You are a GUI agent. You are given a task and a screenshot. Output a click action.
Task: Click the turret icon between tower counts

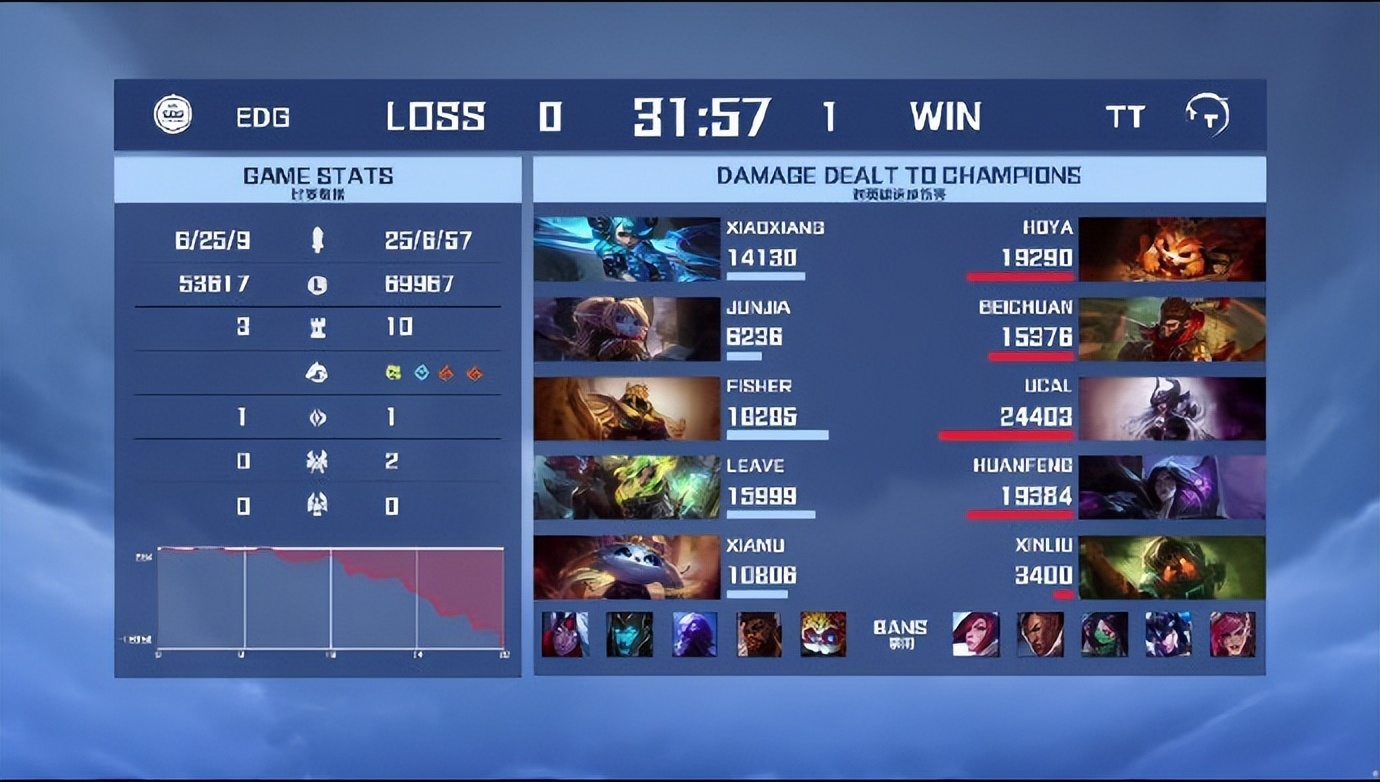(318, 327)
